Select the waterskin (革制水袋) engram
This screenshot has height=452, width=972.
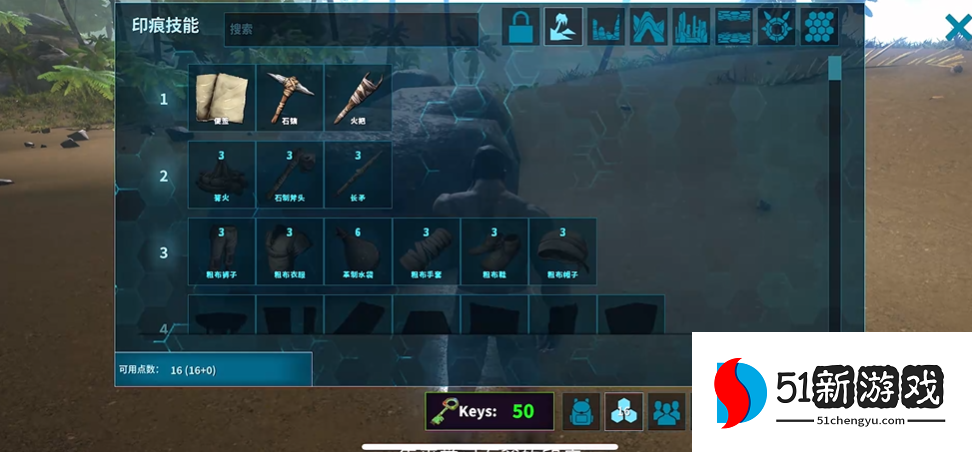(358, 251)
